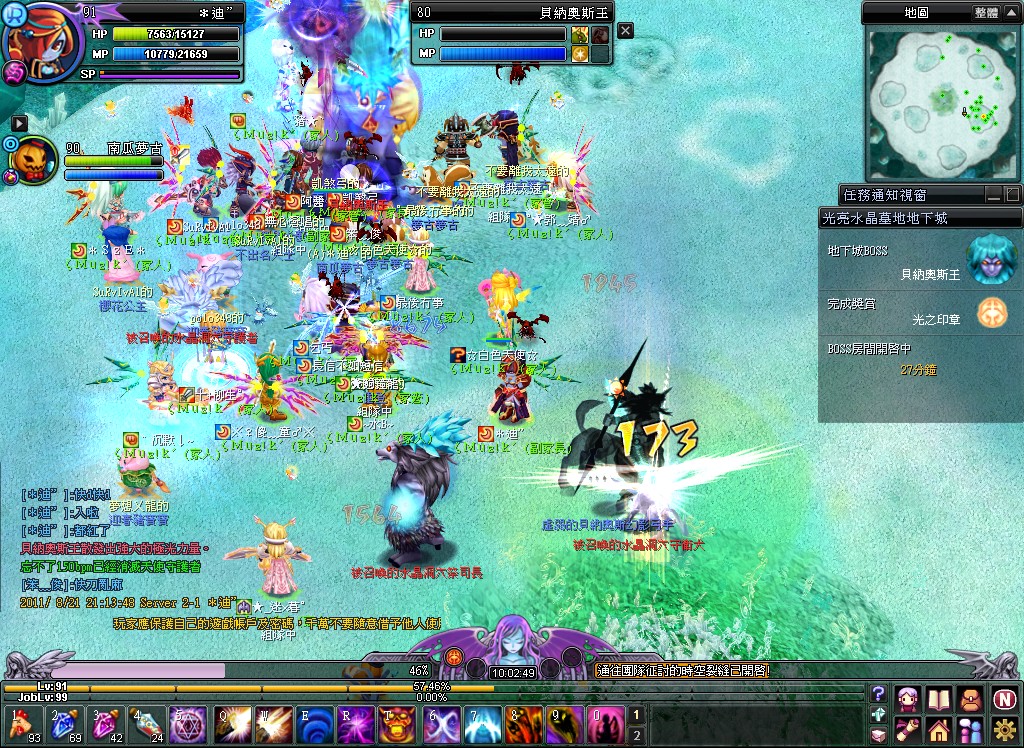Activate the hexagram skill in slot 5
The image size is (1024, 748).
[187, 724]
